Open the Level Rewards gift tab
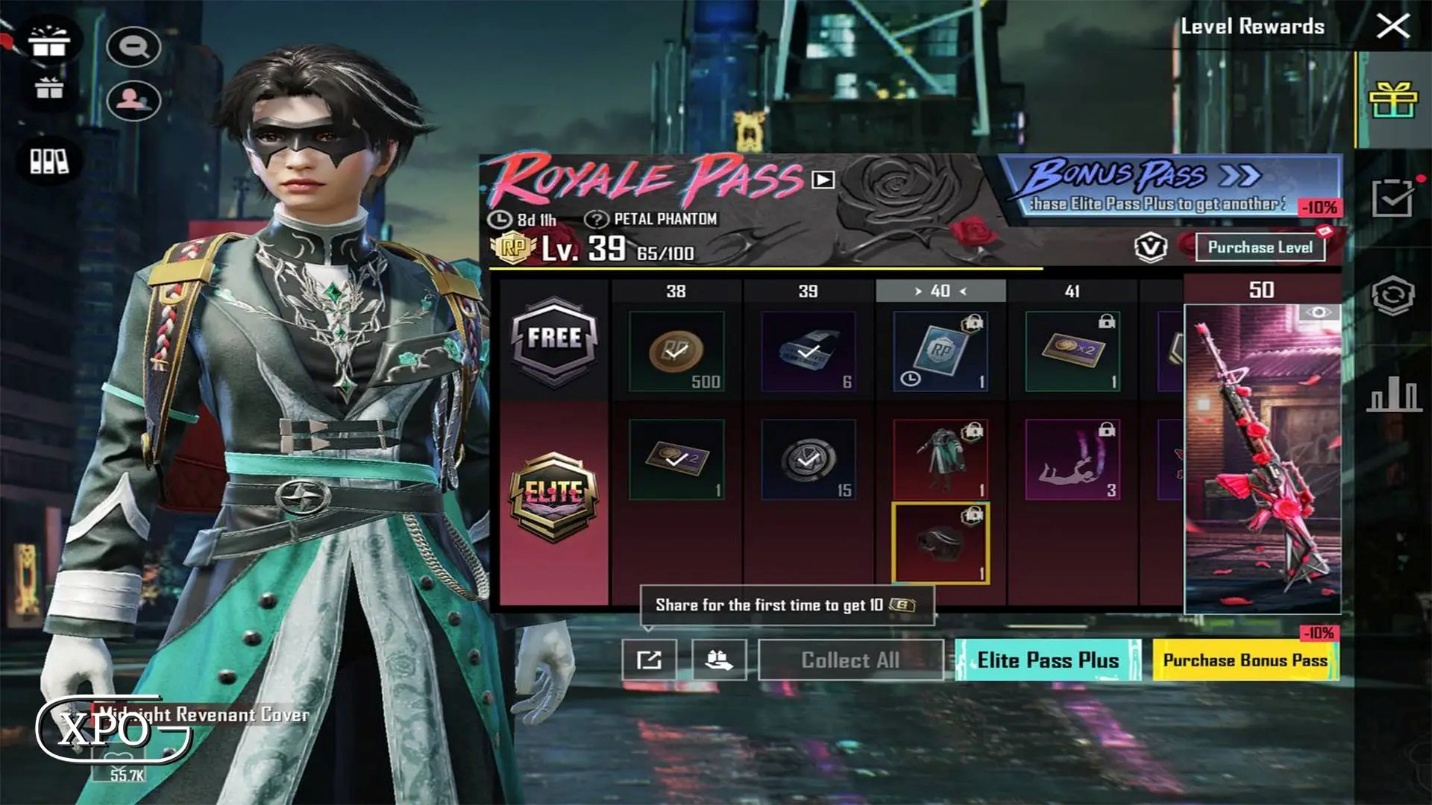Image resolution: width=1432 pixels, height=805 pixels. (x=1394, y=99)
